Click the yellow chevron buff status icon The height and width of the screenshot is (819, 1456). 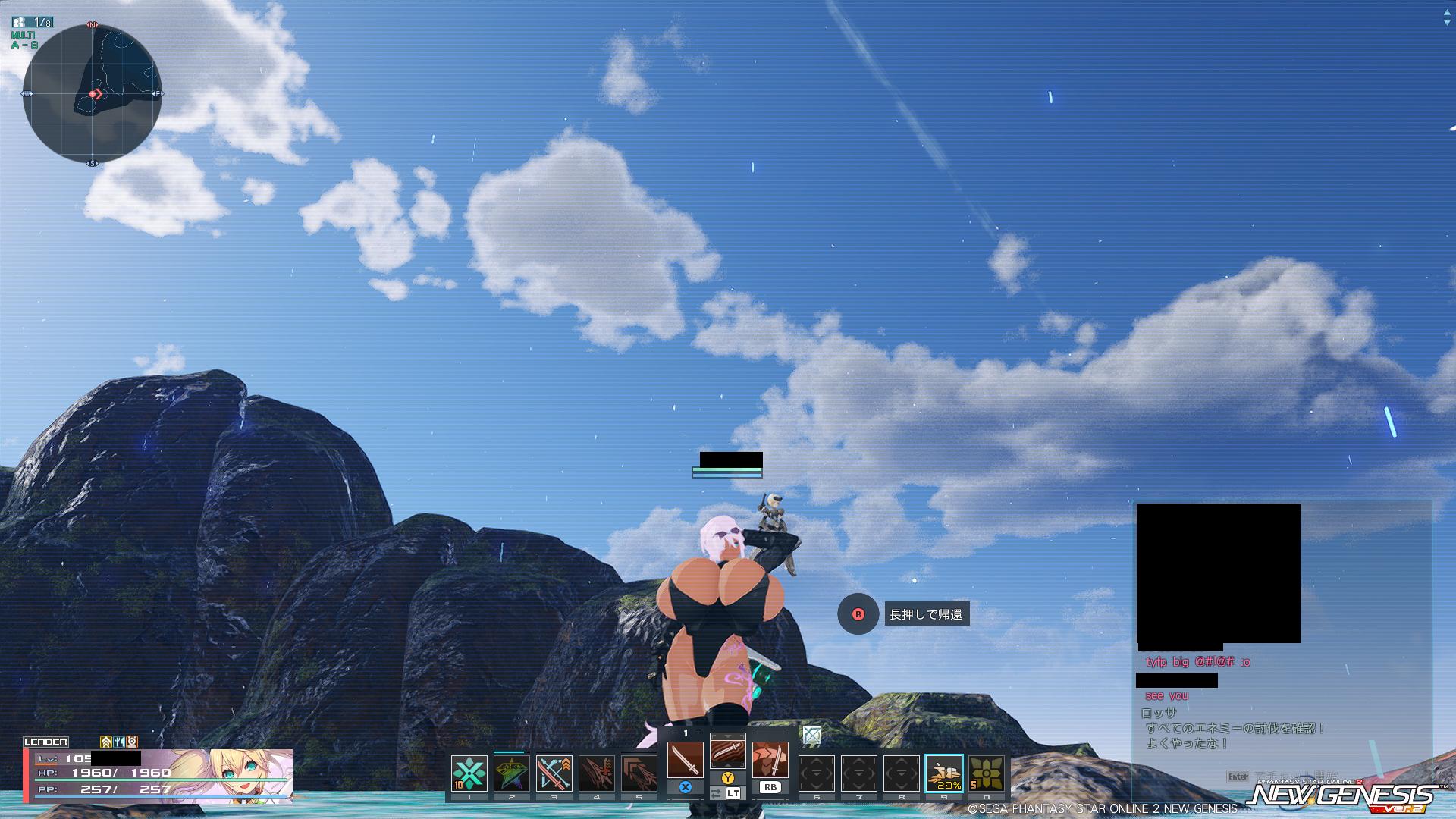pyautogui.click(x=106, y=742)
